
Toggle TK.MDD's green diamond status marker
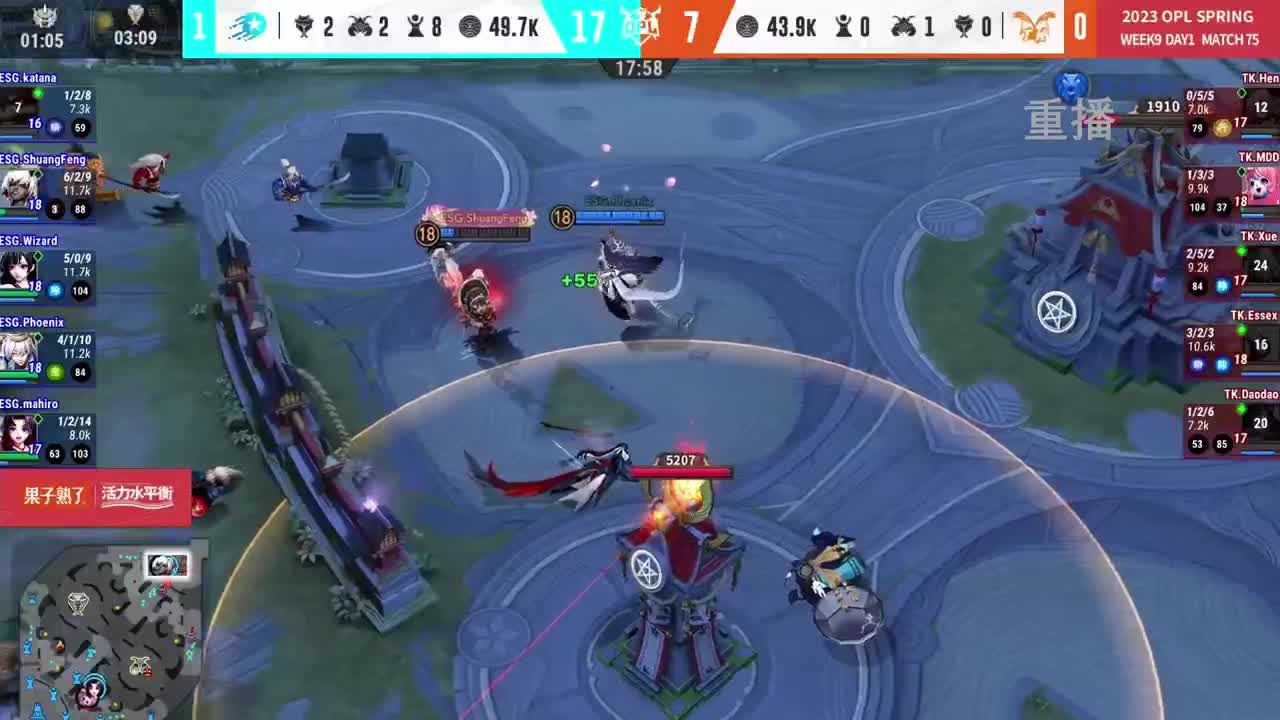(1242, 172)
